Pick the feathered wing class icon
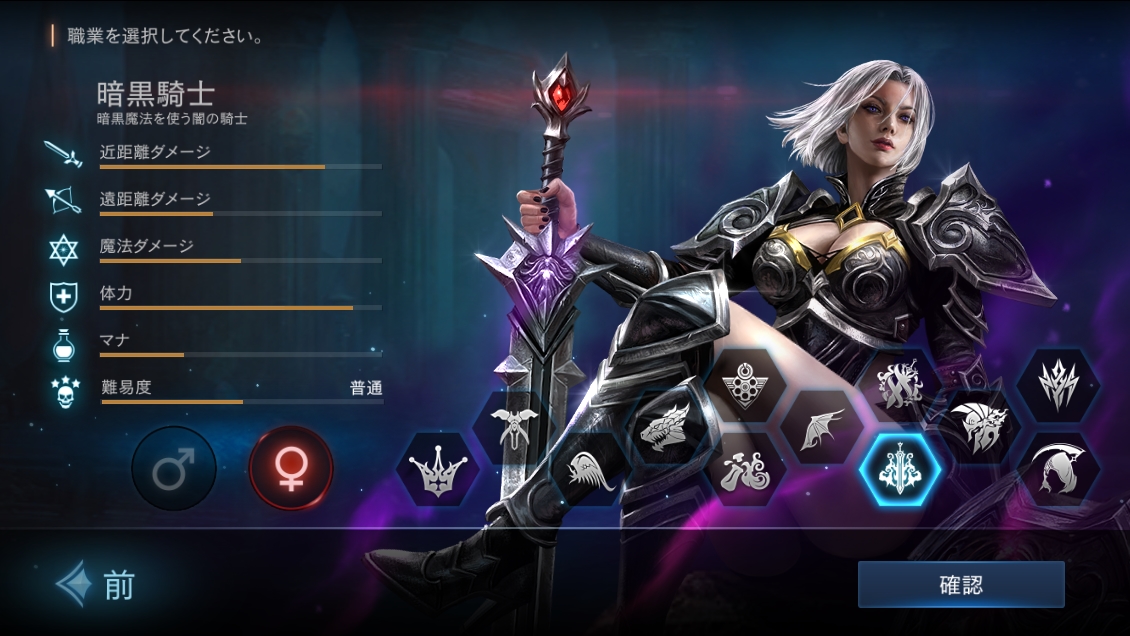This screenshot has width=1130, height=636. click(x=590, y=470)
